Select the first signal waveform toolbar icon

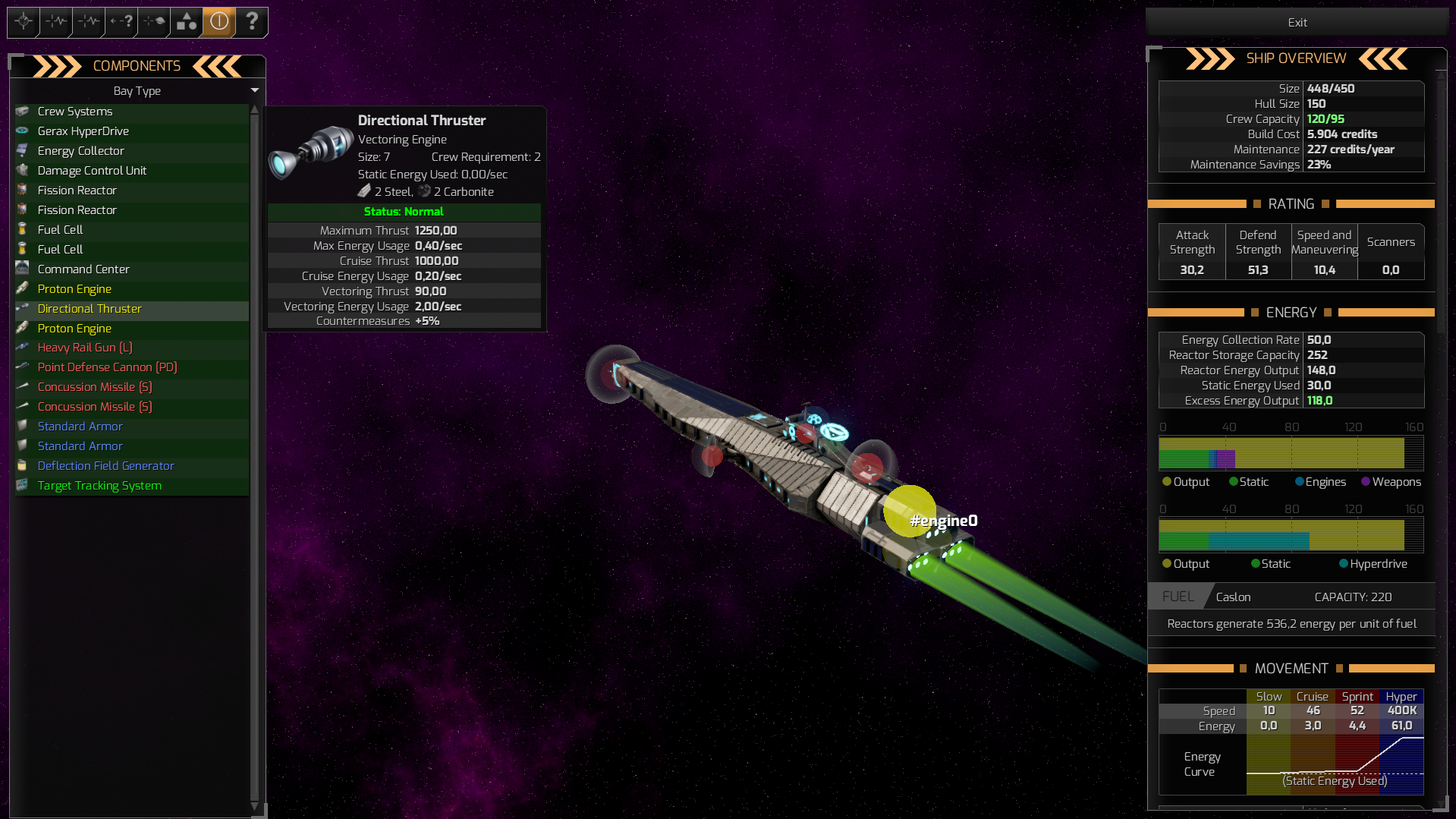pos(55,22)
